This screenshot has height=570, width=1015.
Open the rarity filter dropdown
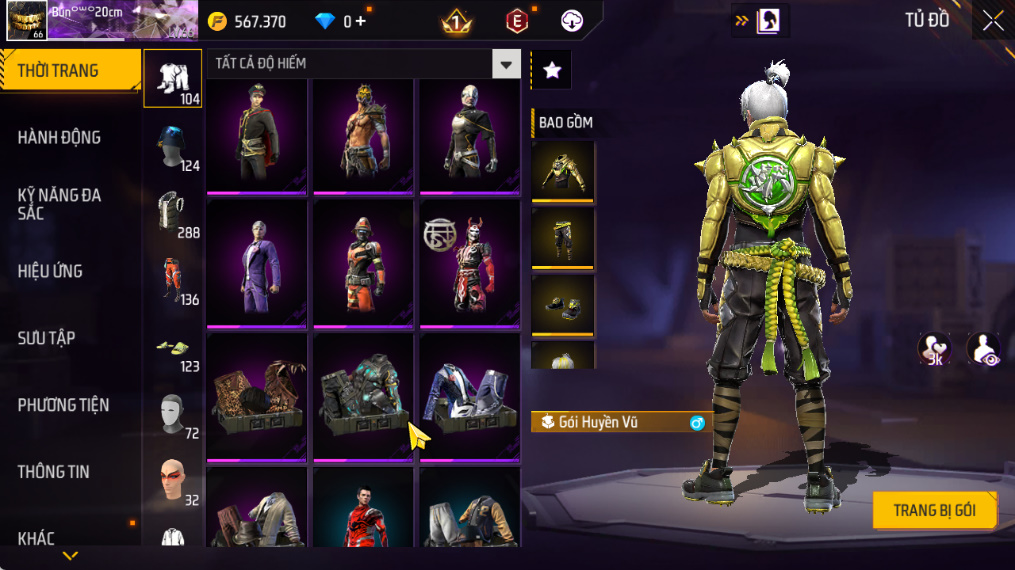point(506,64)
